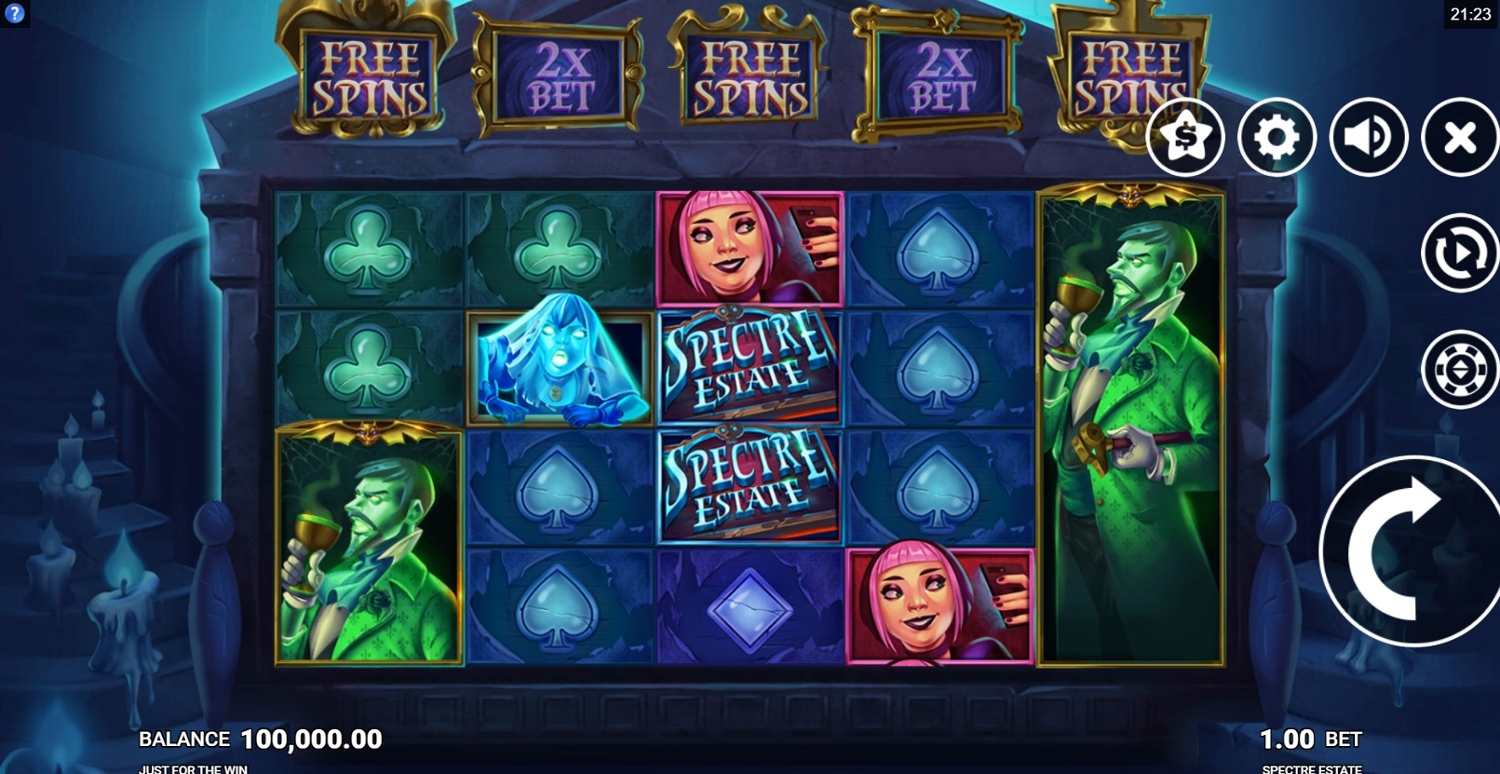Open the dollar star paytable button
This screenshot has width=1500, height=774.
click(x=1185, y=138)
